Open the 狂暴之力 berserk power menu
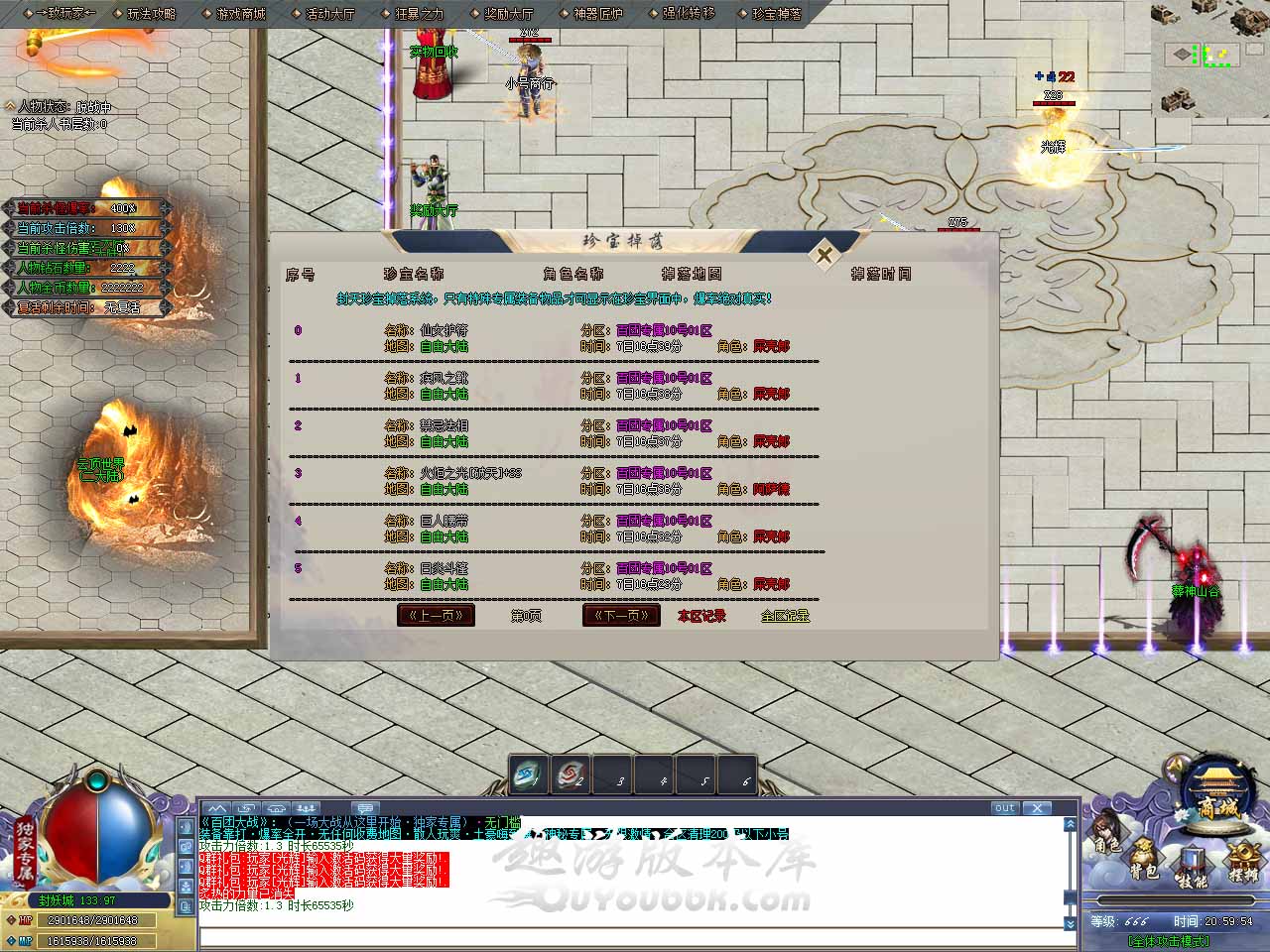The width and height of the screenshot is (1270, 952). (419, 14)
